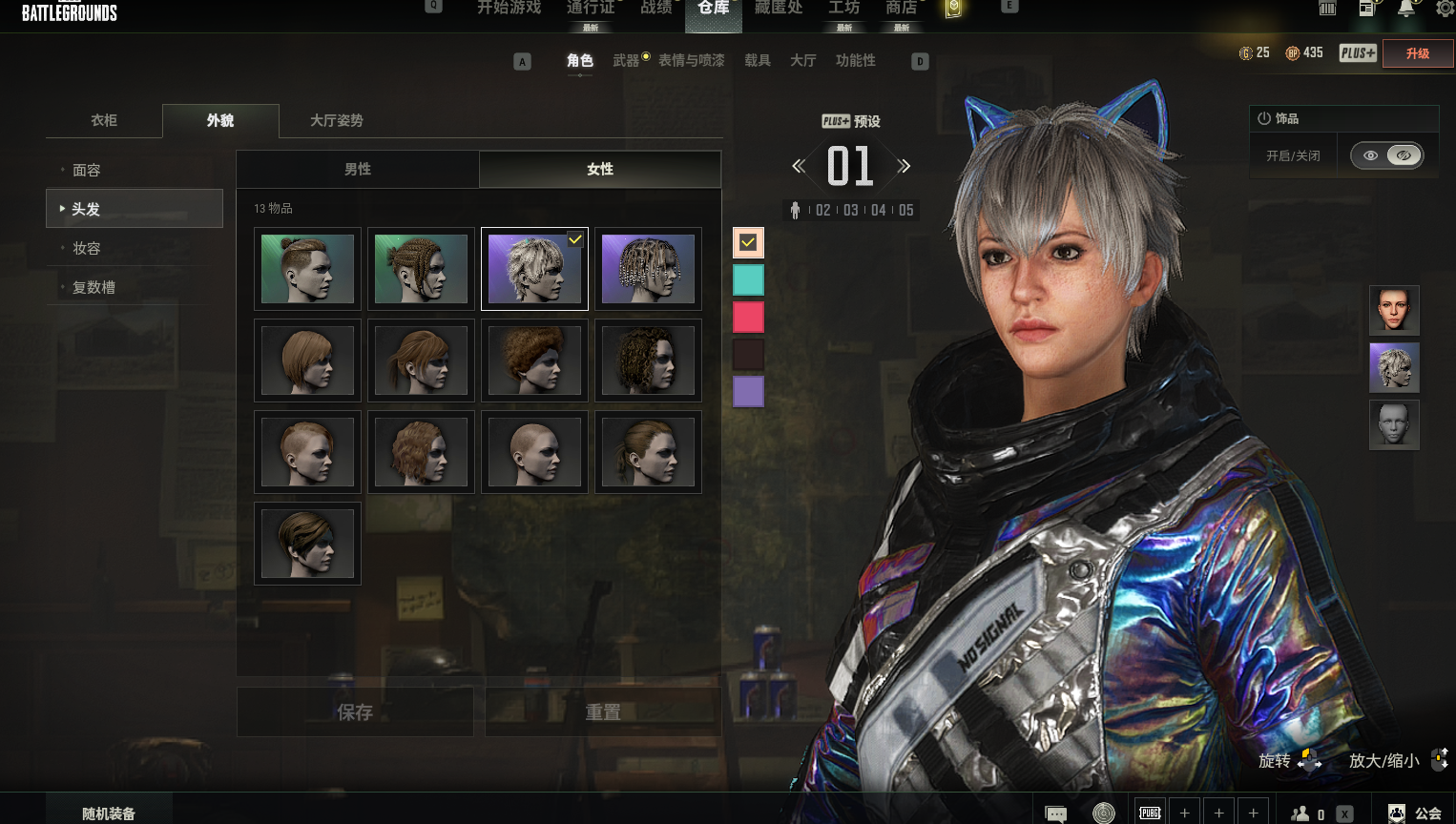The width and height of the screenshot is (1456, 824).
Task: Click the 保存 save button
Action: [x=355, y=712]
